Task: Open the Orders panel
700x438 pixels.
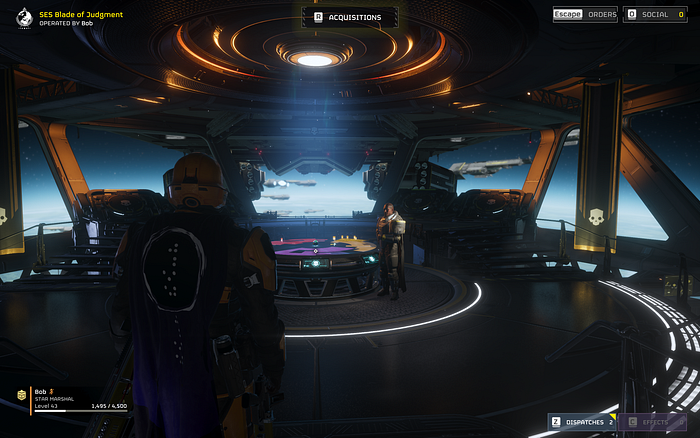Action: click(586, 15)
